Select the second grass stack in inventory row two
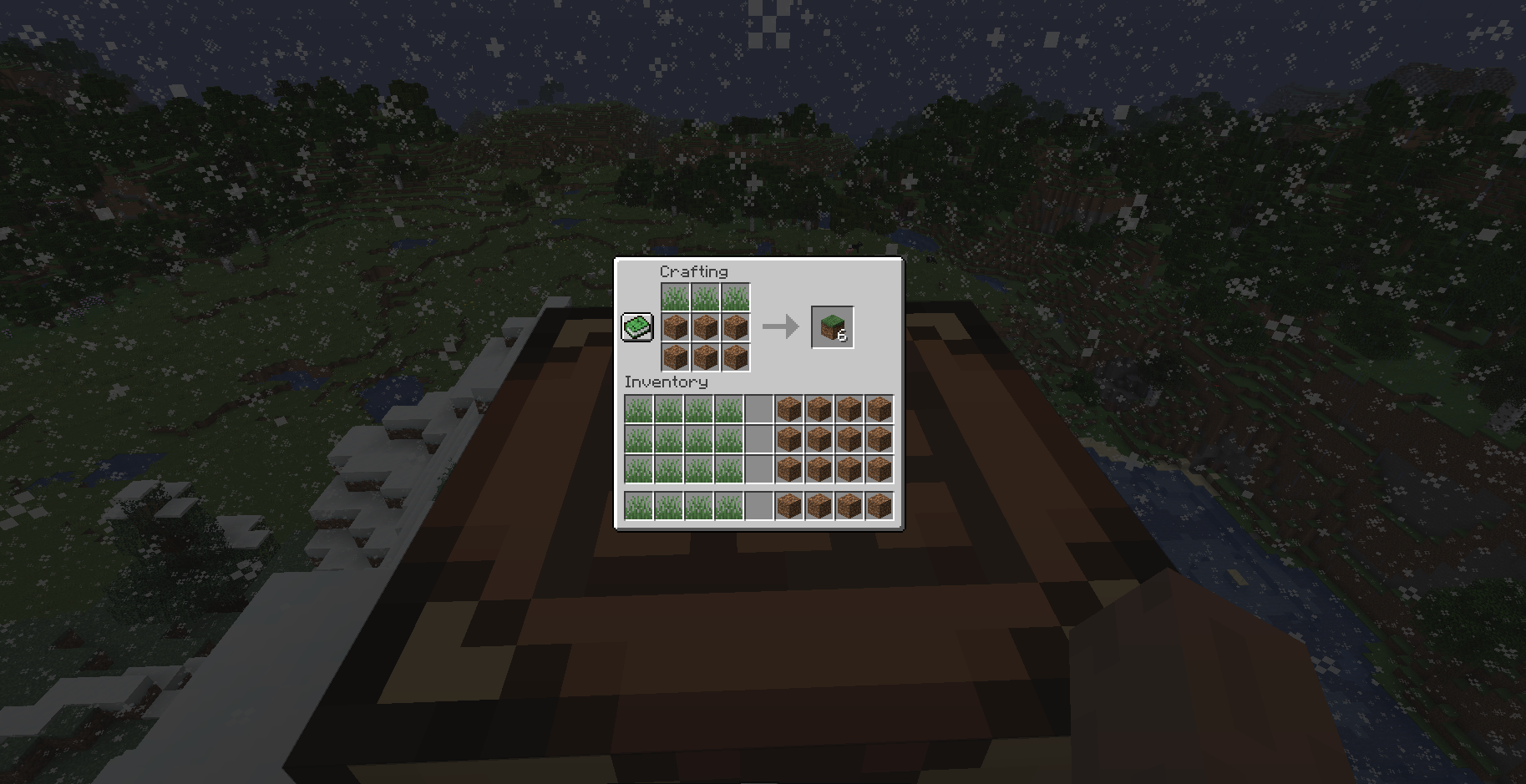The height and width of the screenshot is (784, 1526). coord(667,438)
